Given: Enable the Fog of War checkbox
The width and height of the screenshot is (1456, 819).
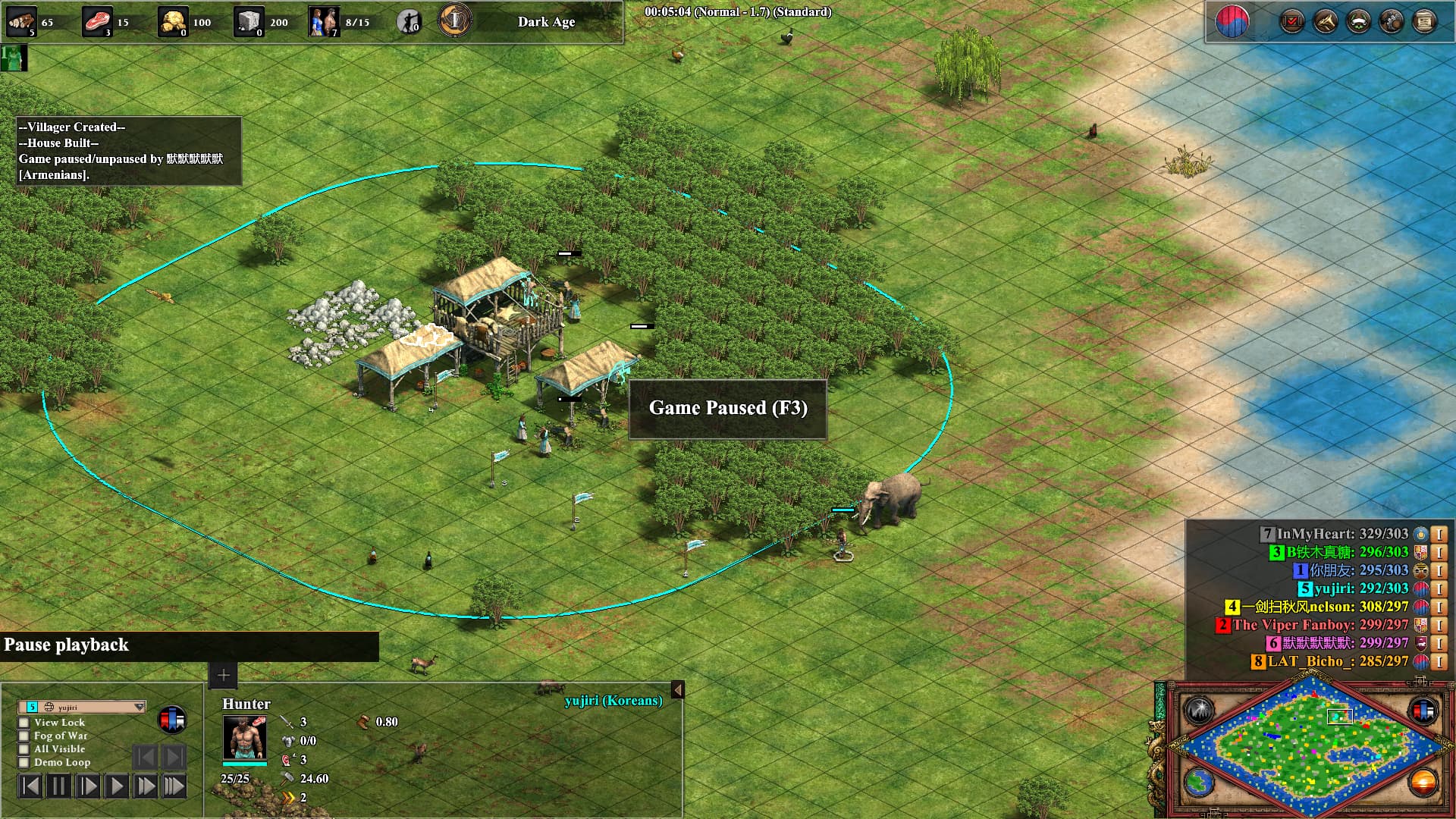Looking at the screenshot, I should (x=24, y=736).
